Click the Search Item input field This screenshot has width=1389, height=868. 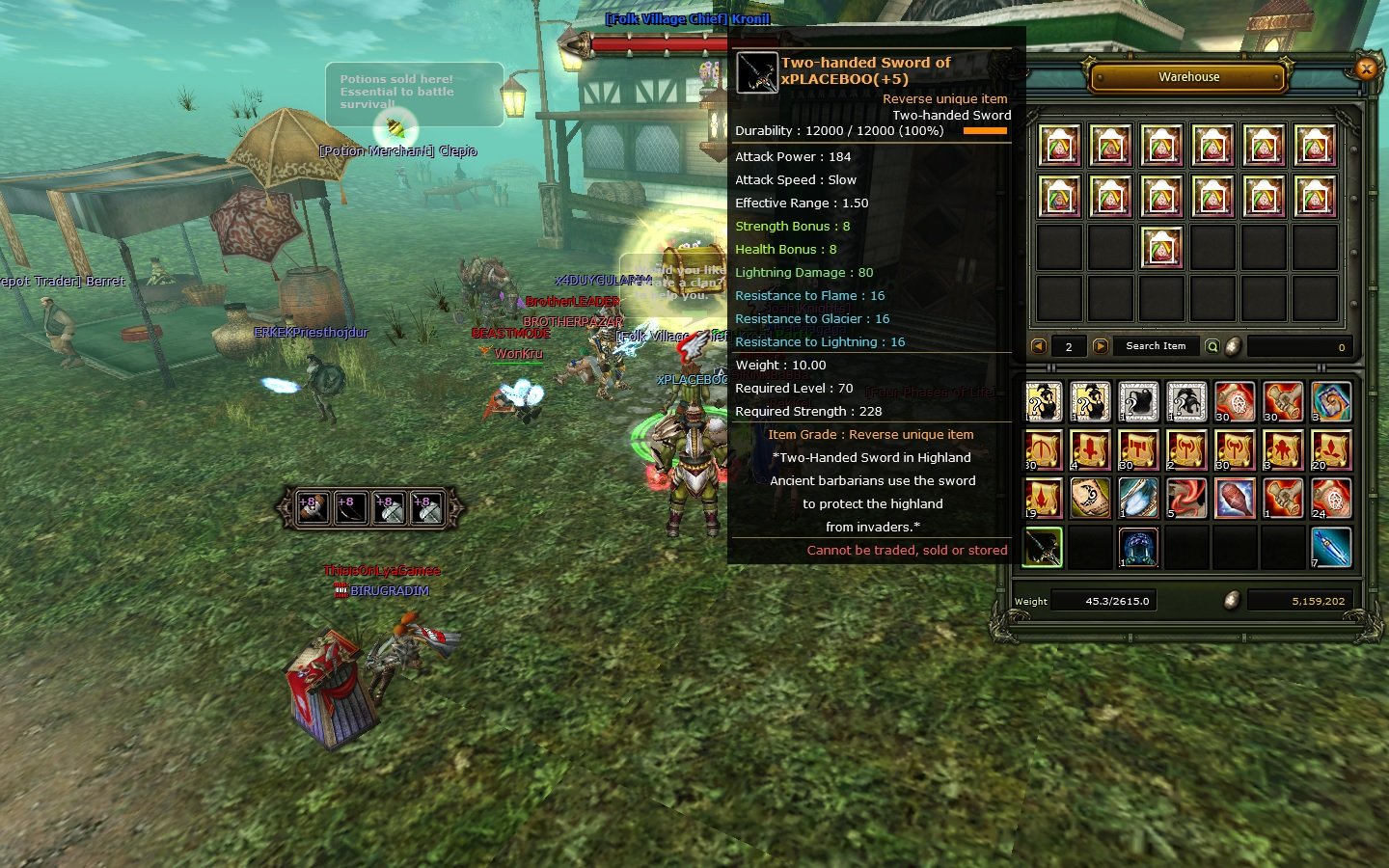(1156, 345)
